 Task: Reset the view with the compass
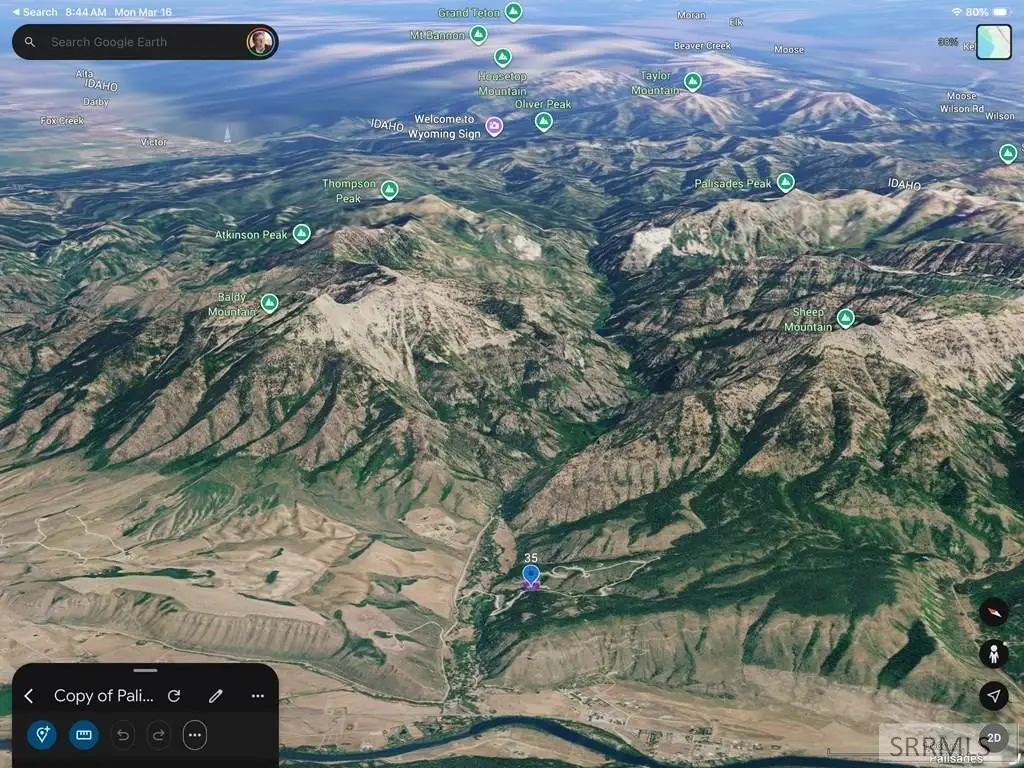coord(993,612)
